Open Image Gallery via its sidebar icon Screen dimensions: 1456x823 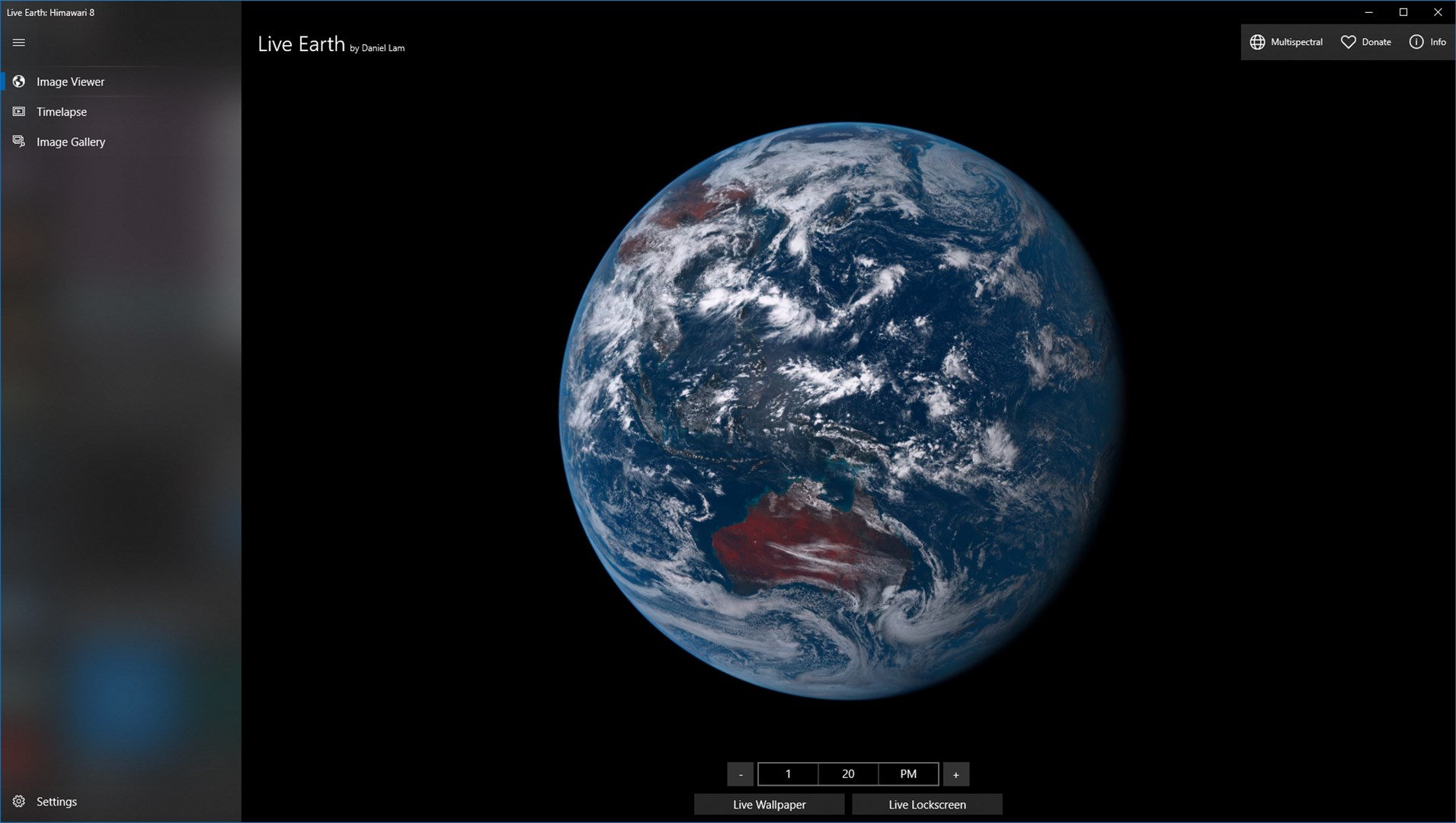(18, 142)
